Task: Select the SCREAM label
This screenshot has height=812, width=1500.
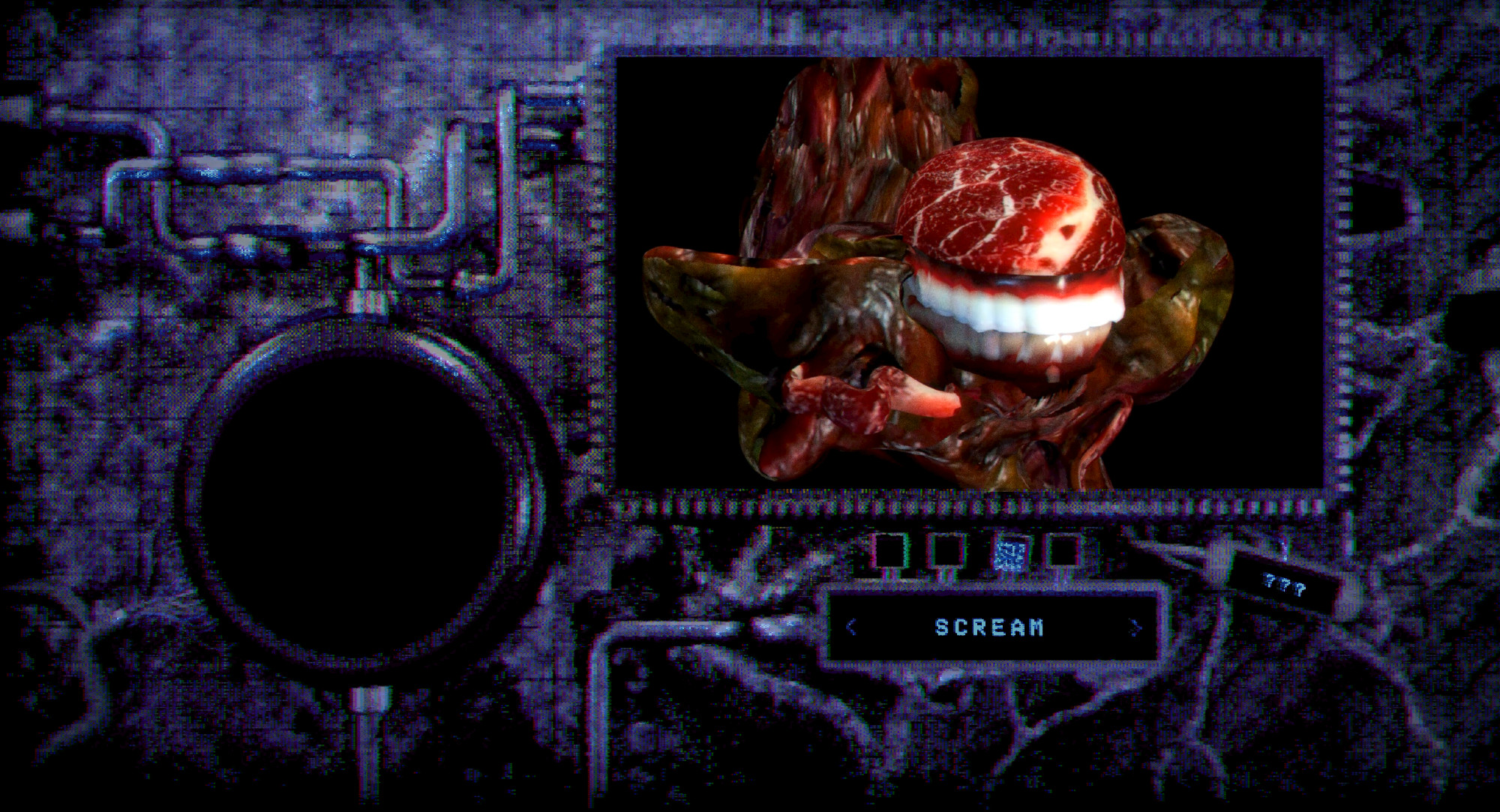Action: click(989, 627)
